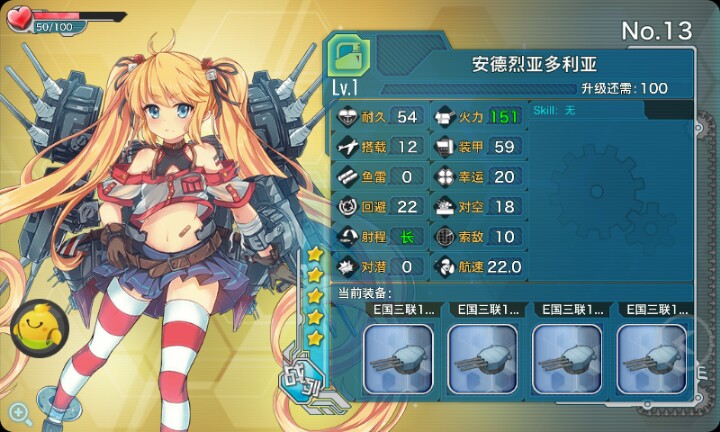
Task: Open the yellow chick mascot button
Action: (34, 323)
